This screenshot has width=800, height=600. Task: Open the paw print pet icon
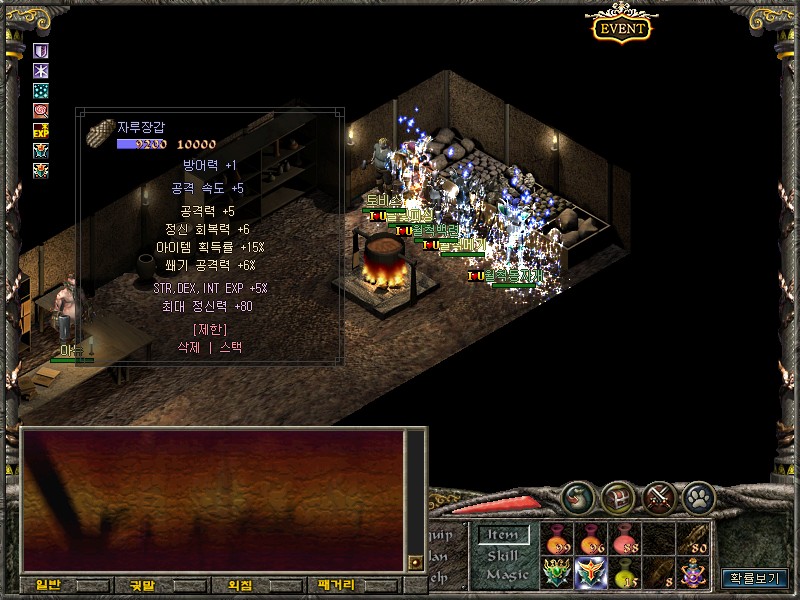click(x=698, y=495)
